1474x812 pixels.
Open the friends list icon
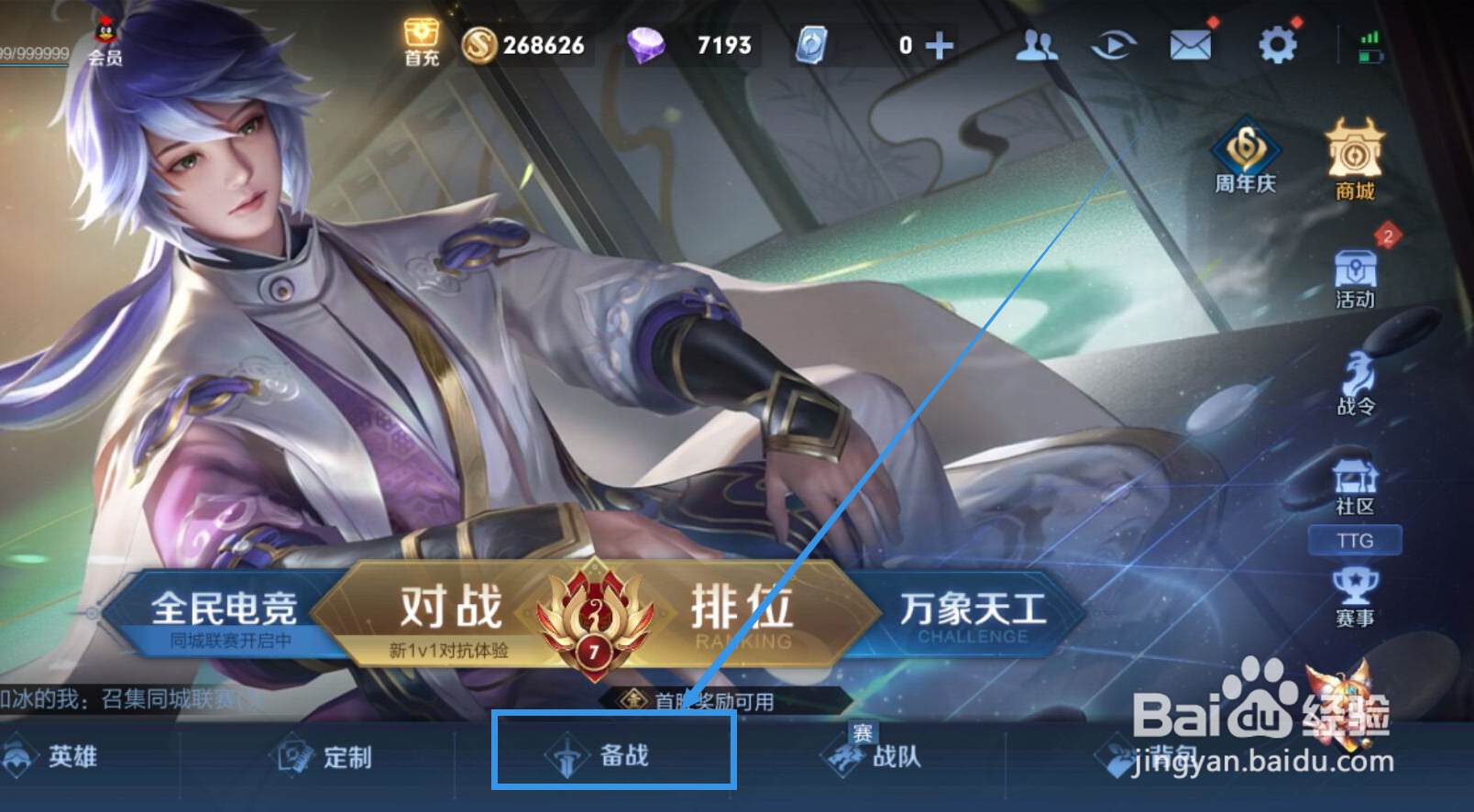click(1039, 43)
